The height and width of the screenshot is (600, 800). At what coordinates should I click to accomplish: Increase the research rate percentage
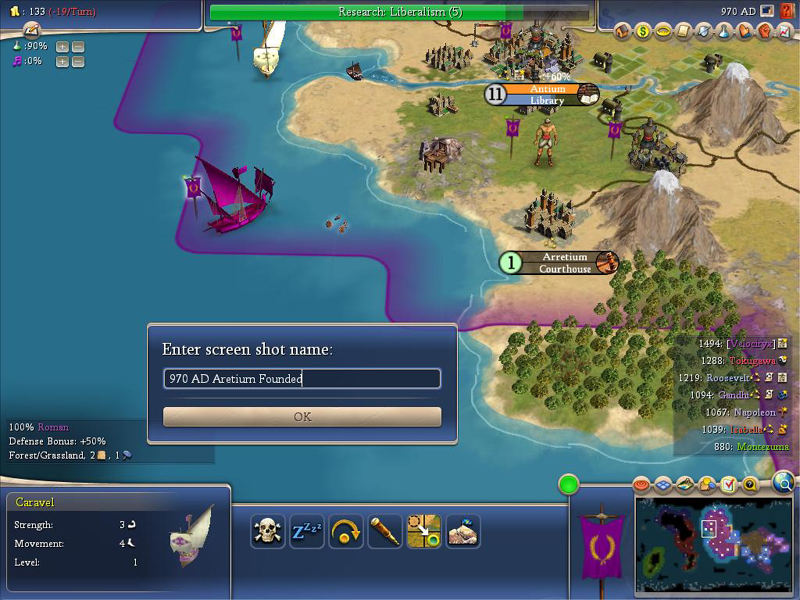[63, 47]
